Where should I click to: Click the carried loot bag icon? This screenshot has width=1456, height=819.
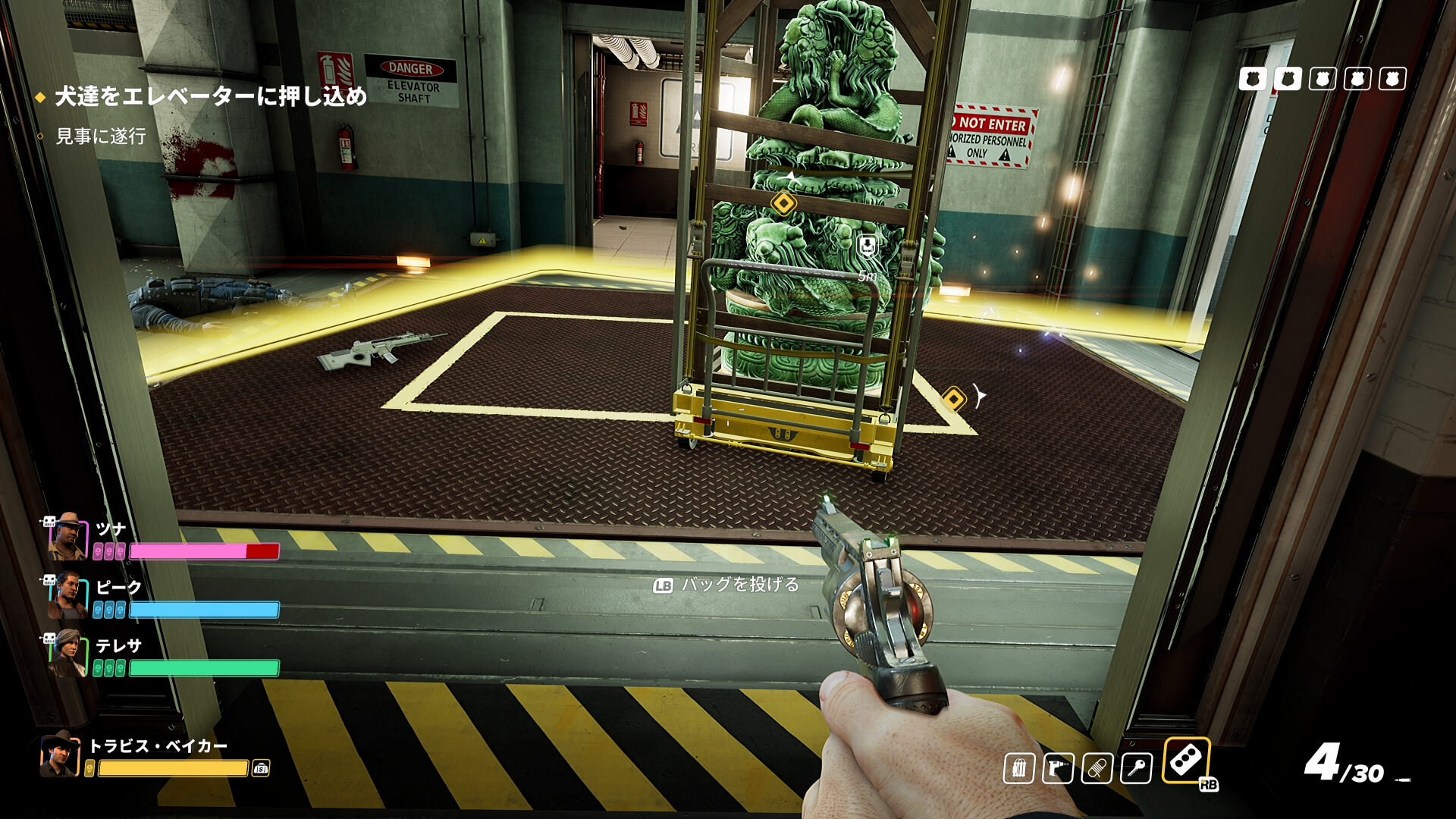[261, 768]
